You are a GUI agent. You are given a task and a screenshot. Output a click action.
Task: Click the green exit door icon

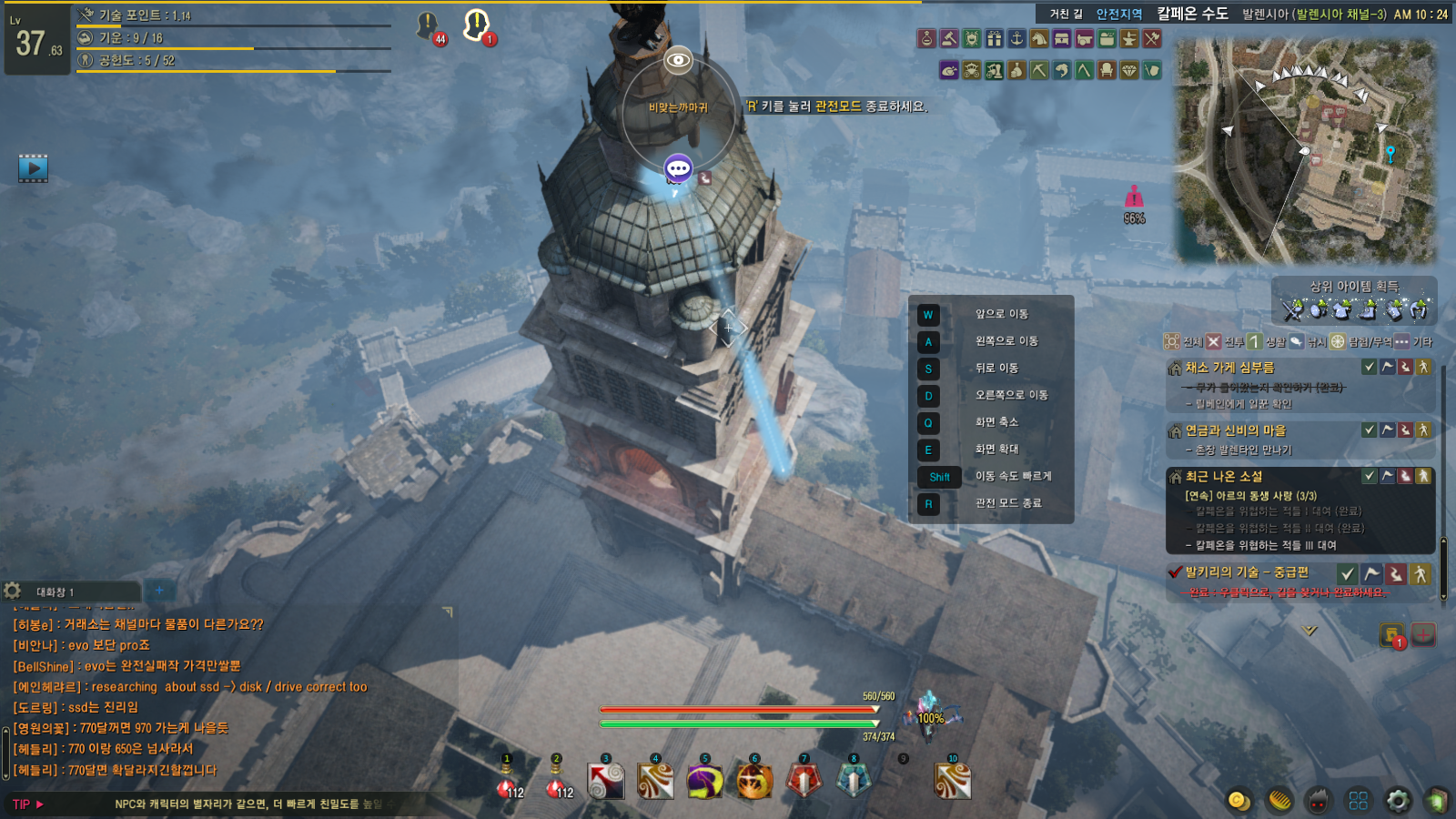[x=1437, y=800]
